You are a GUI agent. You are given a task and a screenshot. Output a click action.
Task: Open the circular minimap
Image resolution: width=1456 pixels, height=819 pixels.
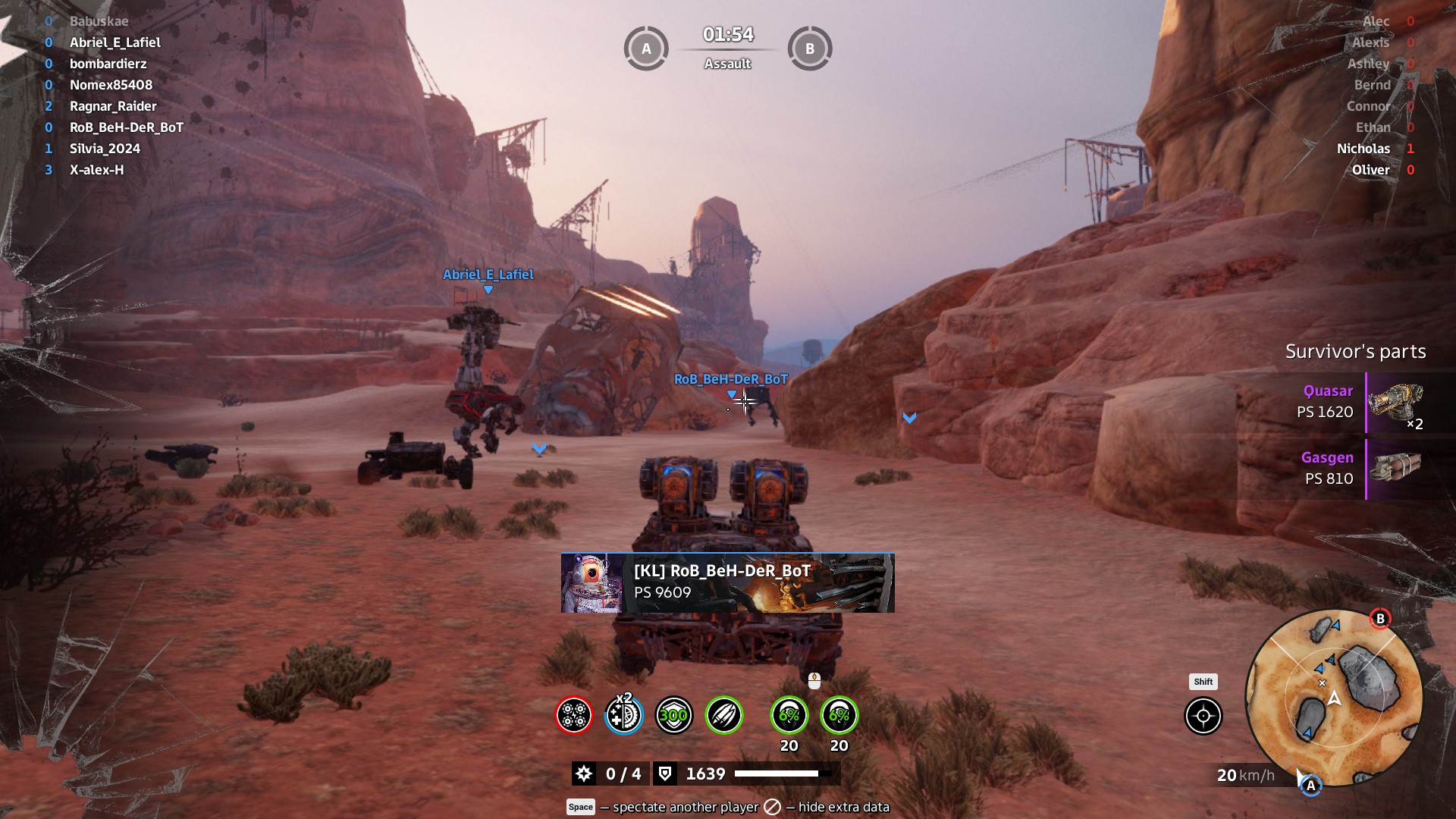[x=1334, y=698]
